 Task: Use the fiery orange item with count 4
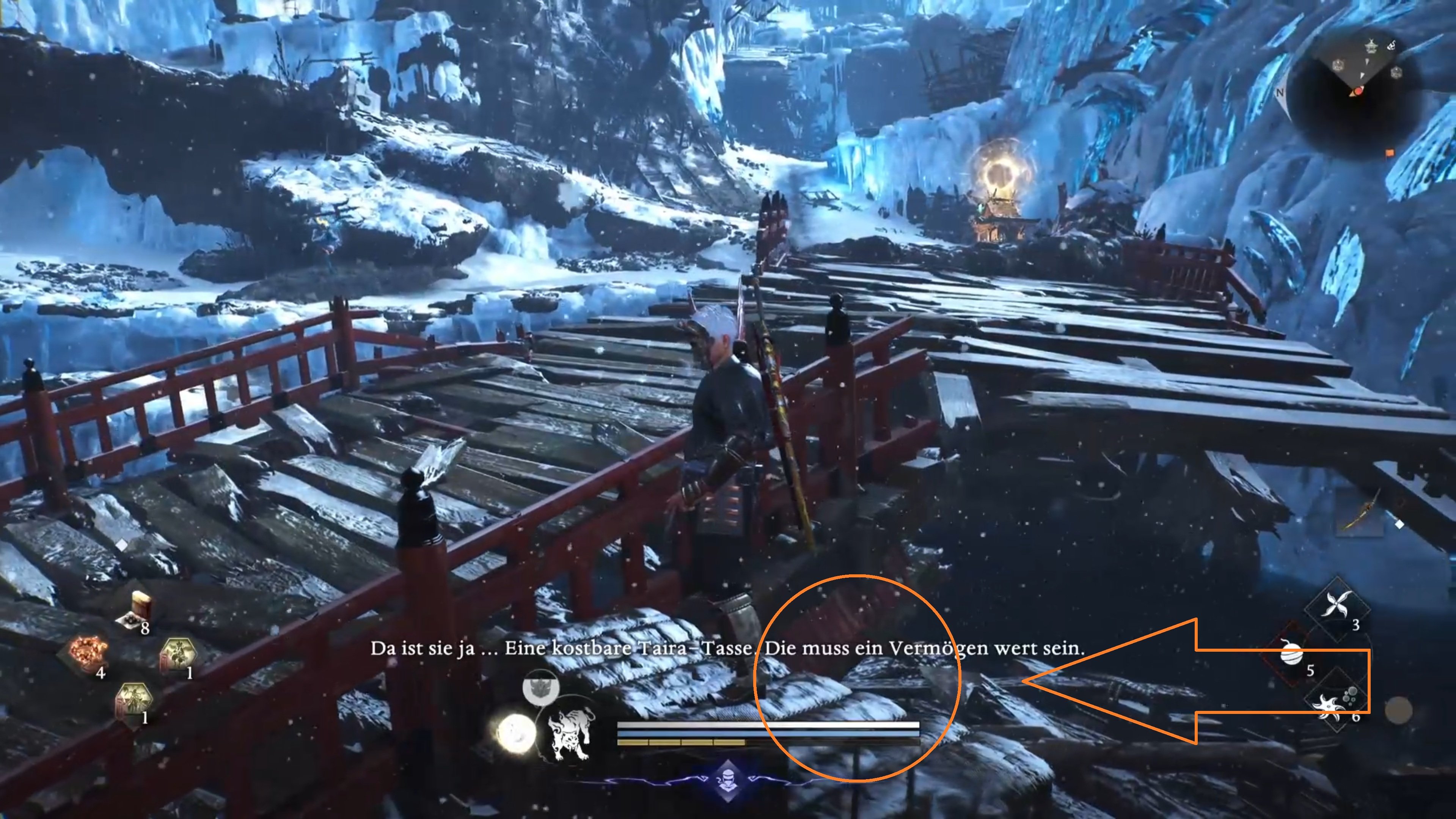pyautogui.click(x=88, y=653)
